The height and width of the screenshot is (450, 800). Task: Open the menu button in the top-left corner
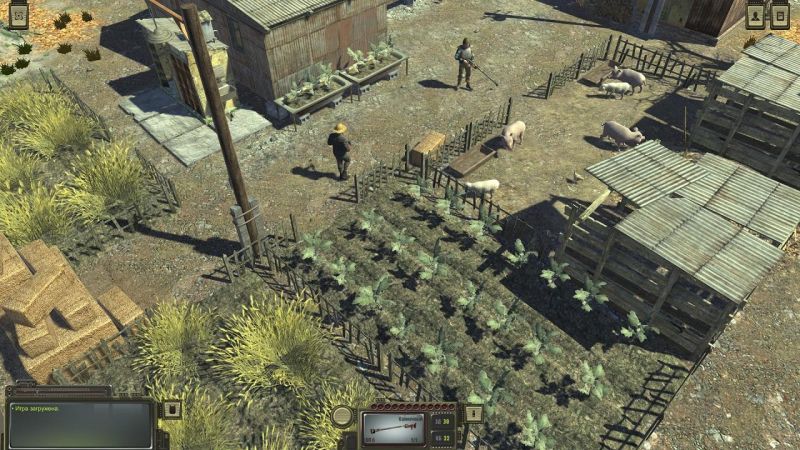click(x=18, y=15)
